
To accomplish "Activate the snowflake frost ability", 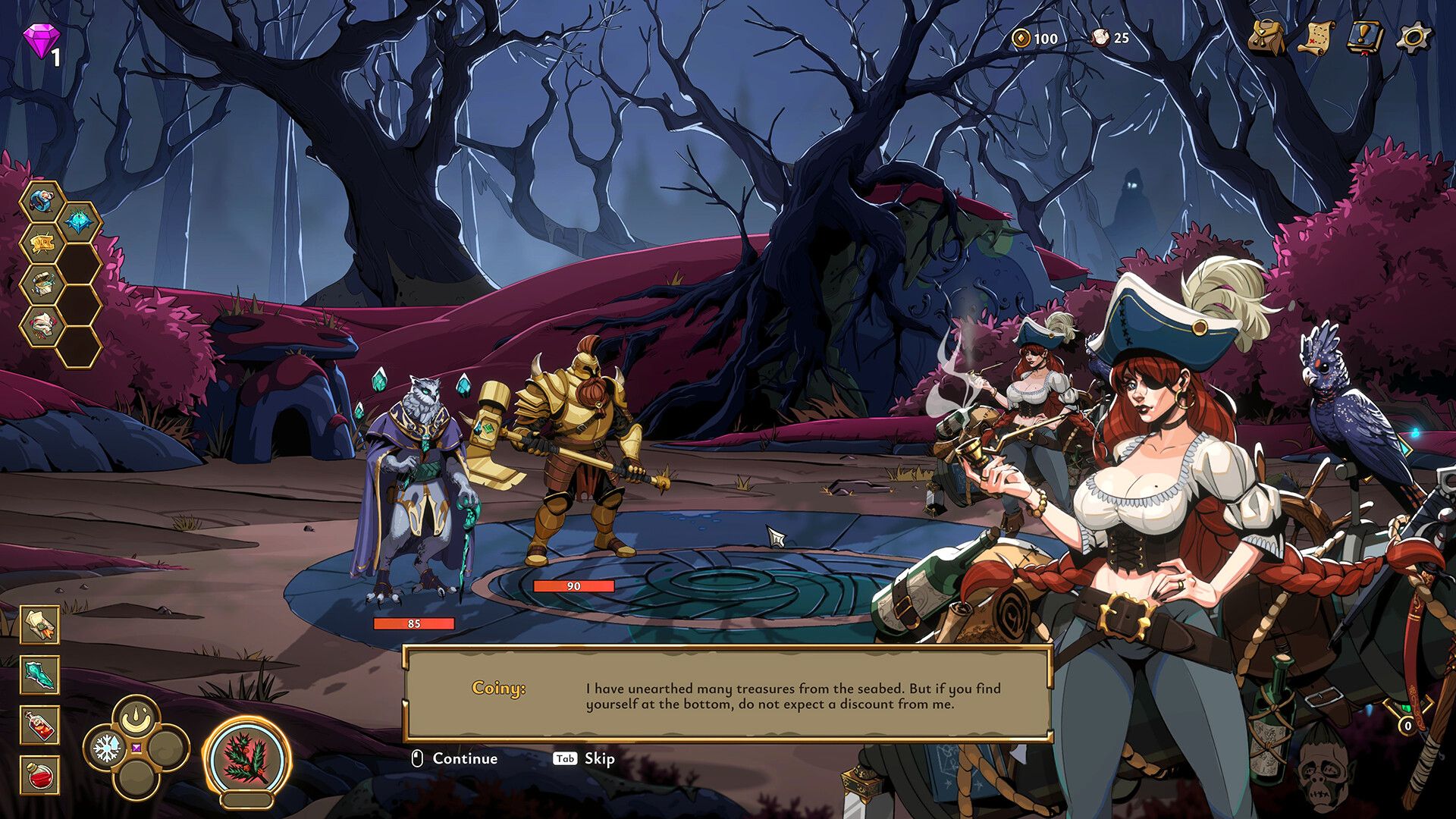I will (107, 748).
